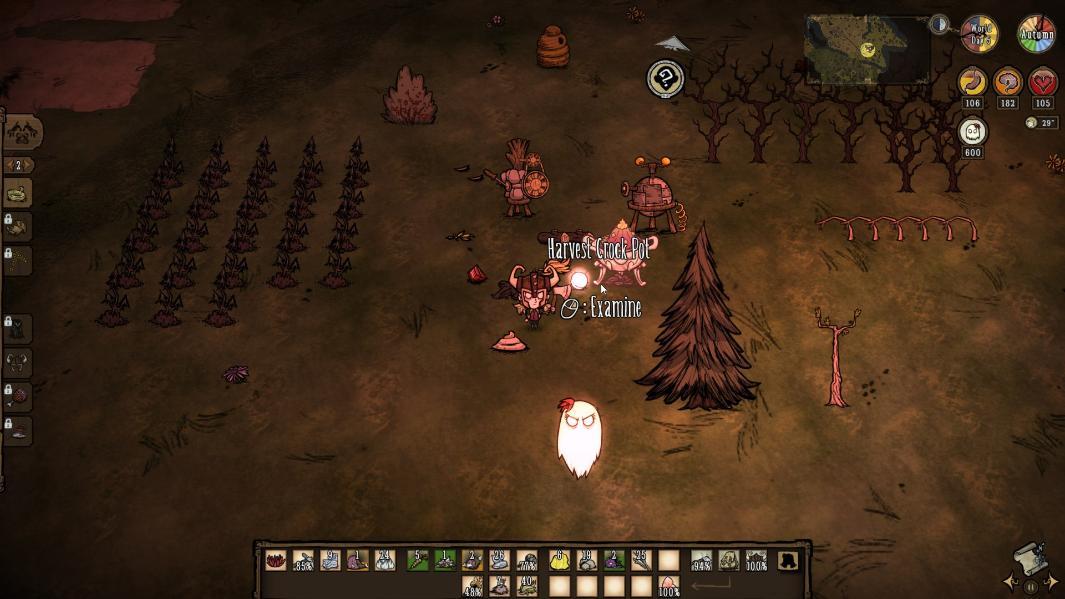Screen dimensions: 1065x599
Task: Open the minimap in the top corner
Action: (x=867, y=48)
